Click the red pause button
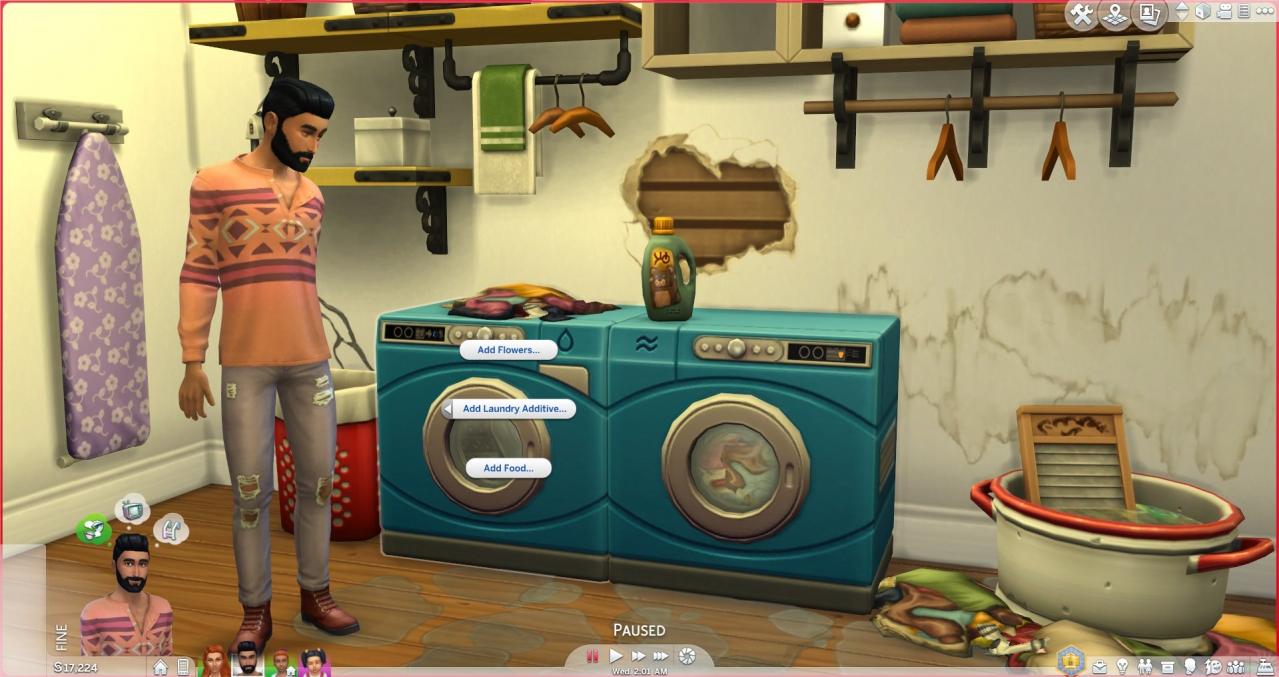This screenshot has width=1279, height=677. 593,656
